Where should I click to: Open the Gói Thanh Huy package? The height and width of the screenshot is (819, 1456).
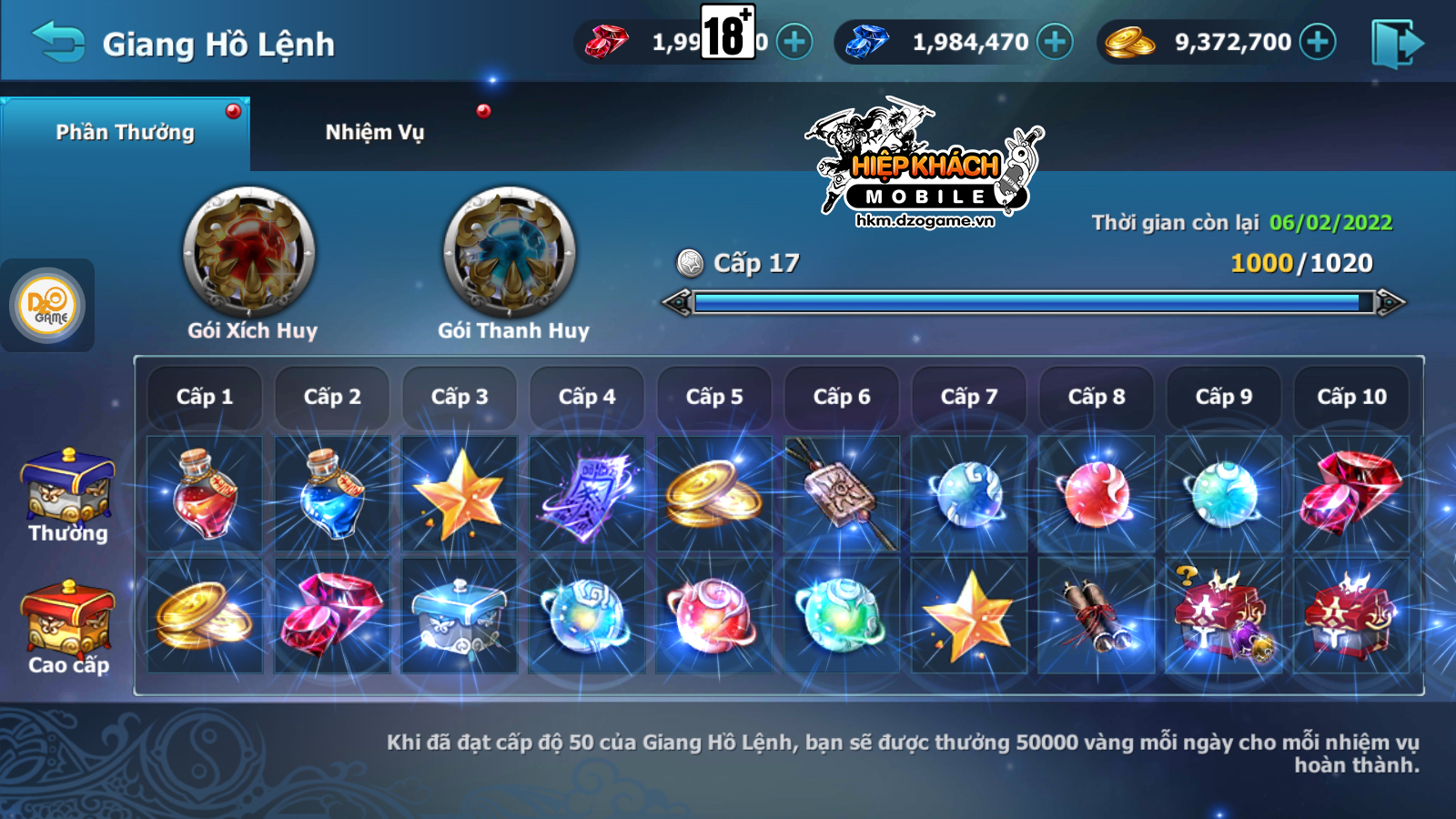tap(511, 253)
